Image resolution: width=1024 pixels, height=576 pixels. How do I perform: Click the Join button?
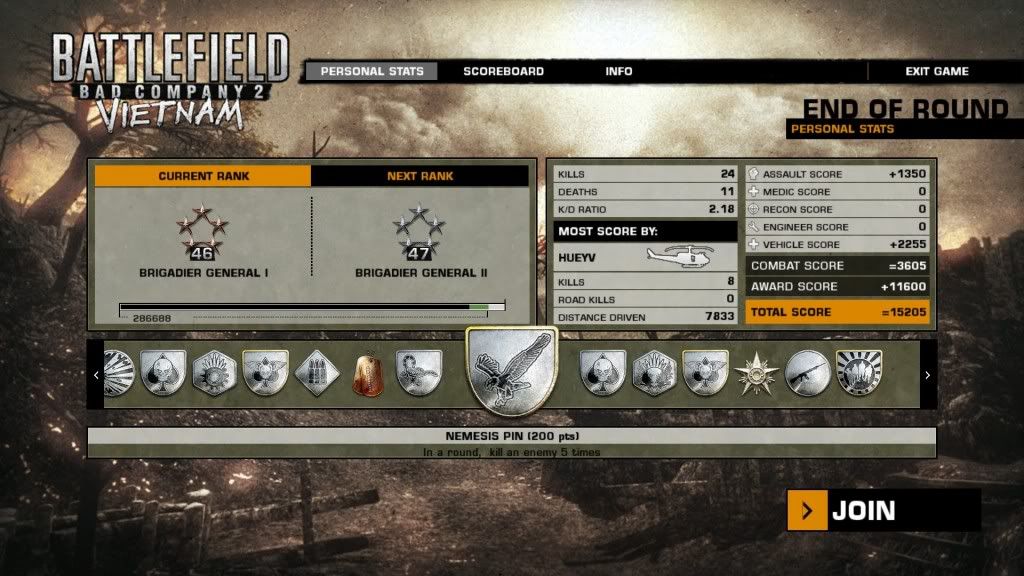883,511
